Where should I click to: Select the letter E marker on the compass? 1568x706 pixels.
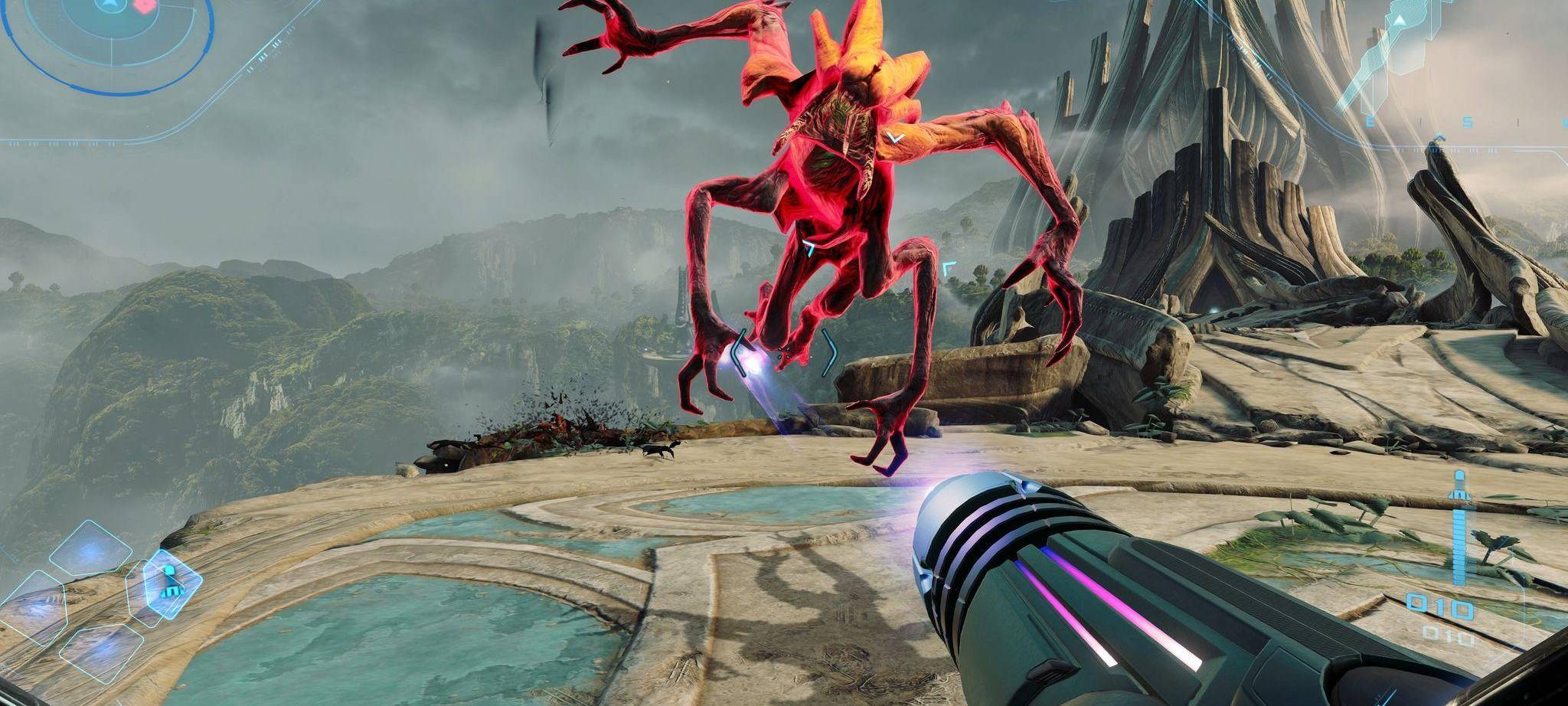(x=1370, y=121)
